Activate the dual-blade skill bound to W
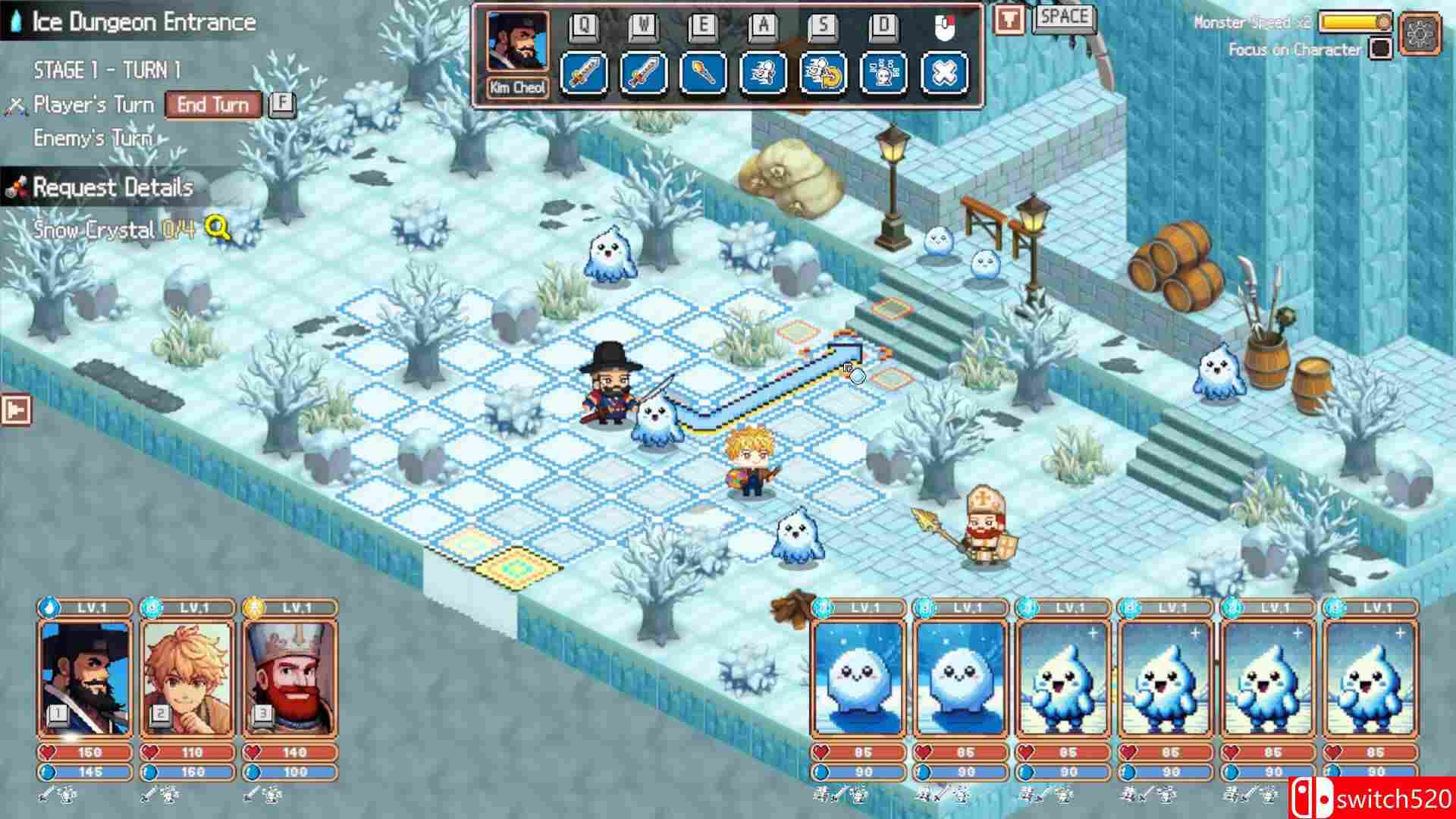Screen dimensions: 1456x819 645,71
